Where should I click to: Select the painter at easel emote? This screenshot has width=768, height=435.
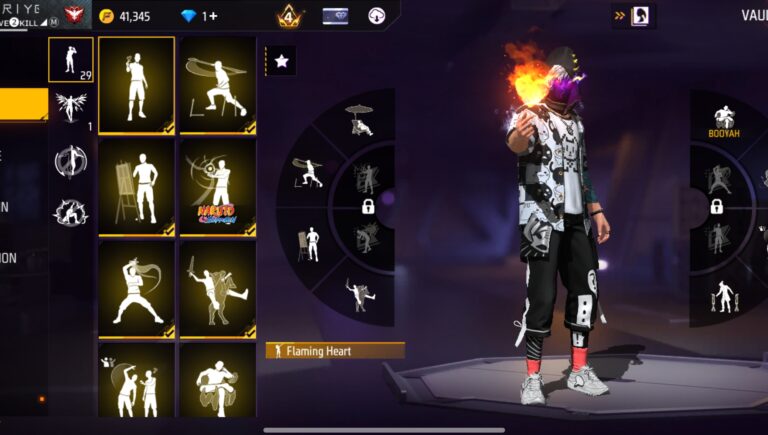(x=136, y=187)
